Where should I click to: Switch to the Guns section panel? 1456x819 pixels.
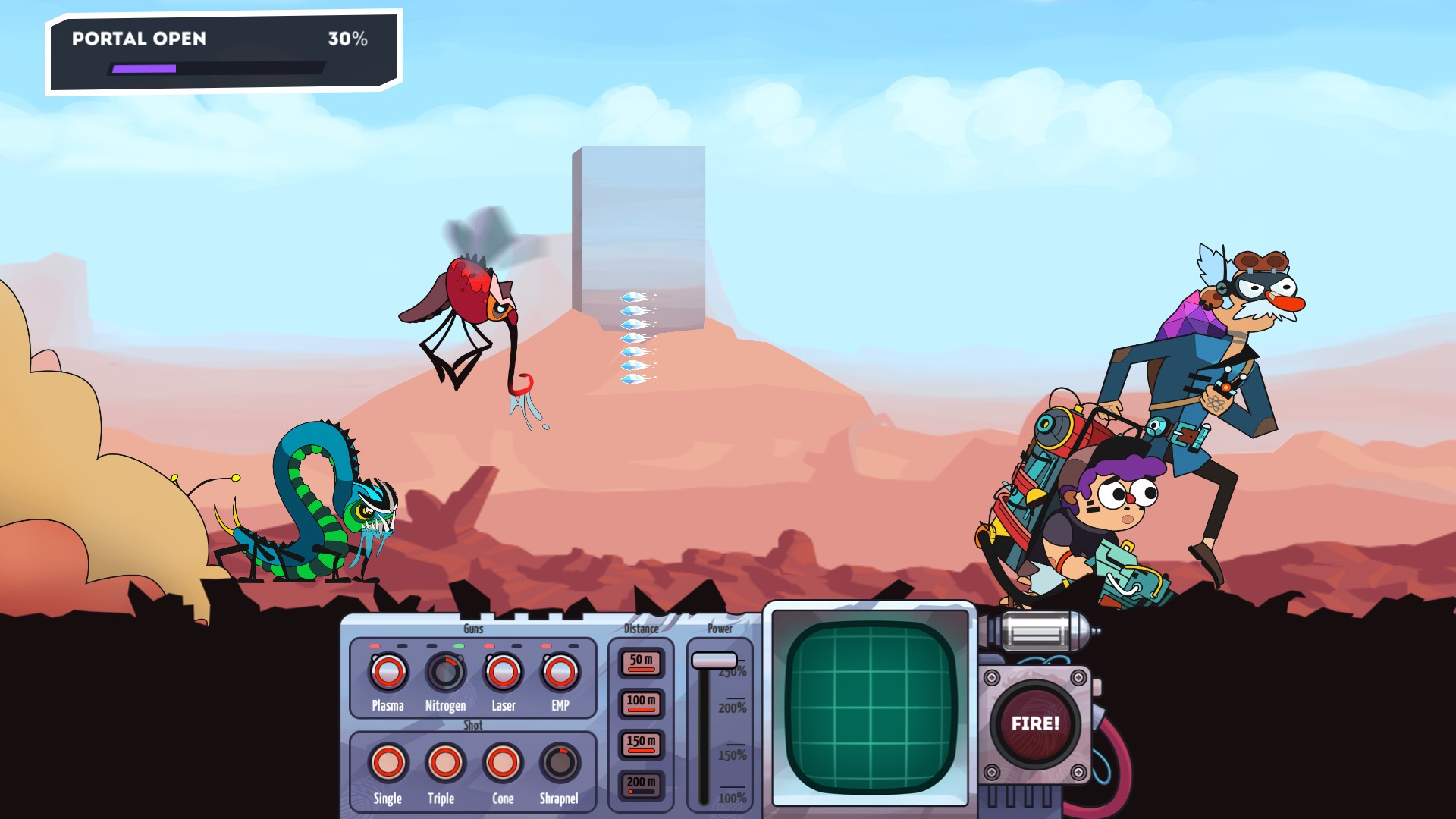[472, 629]
